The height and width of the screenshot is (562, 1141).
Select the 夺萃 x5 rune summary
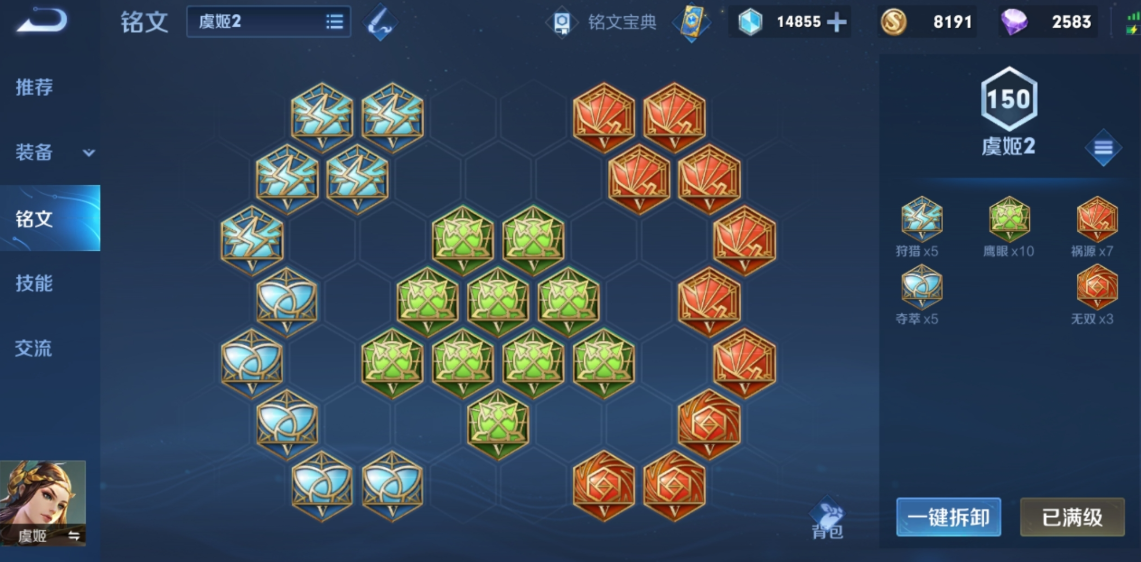pos(920,294)
